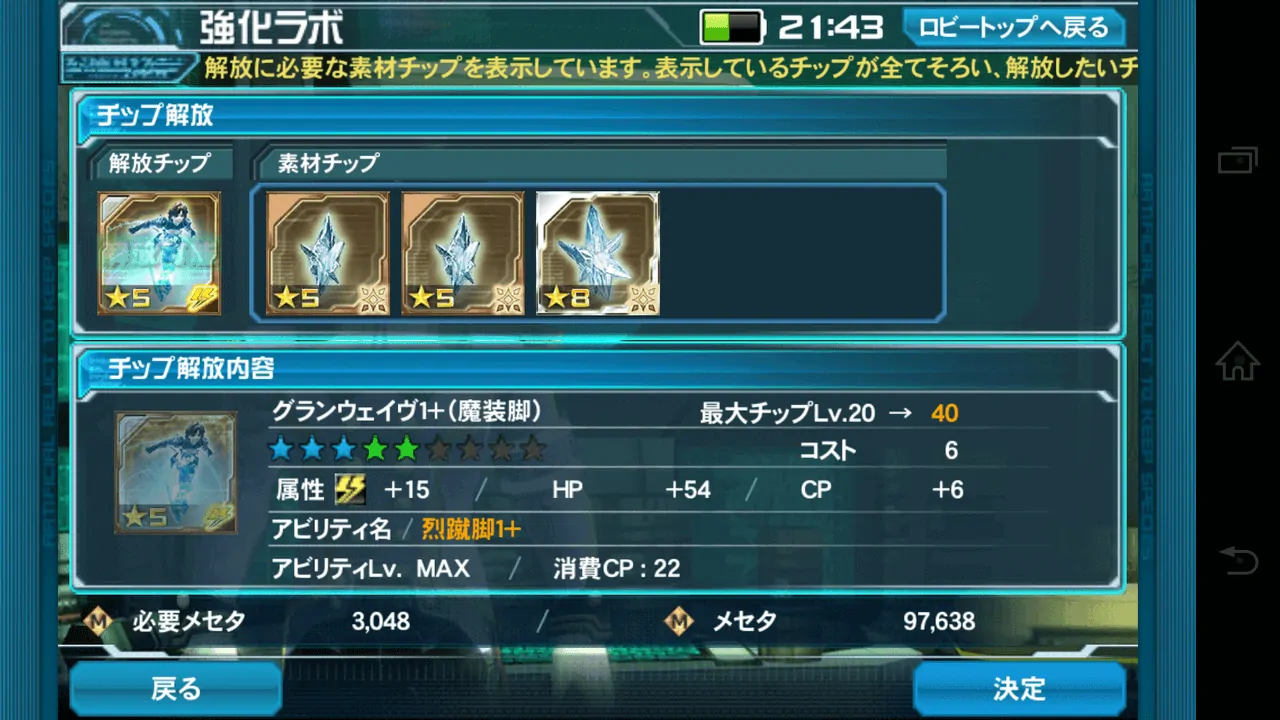
Task: Choose the ★8 silver material chip
Action: pos(598,253)
